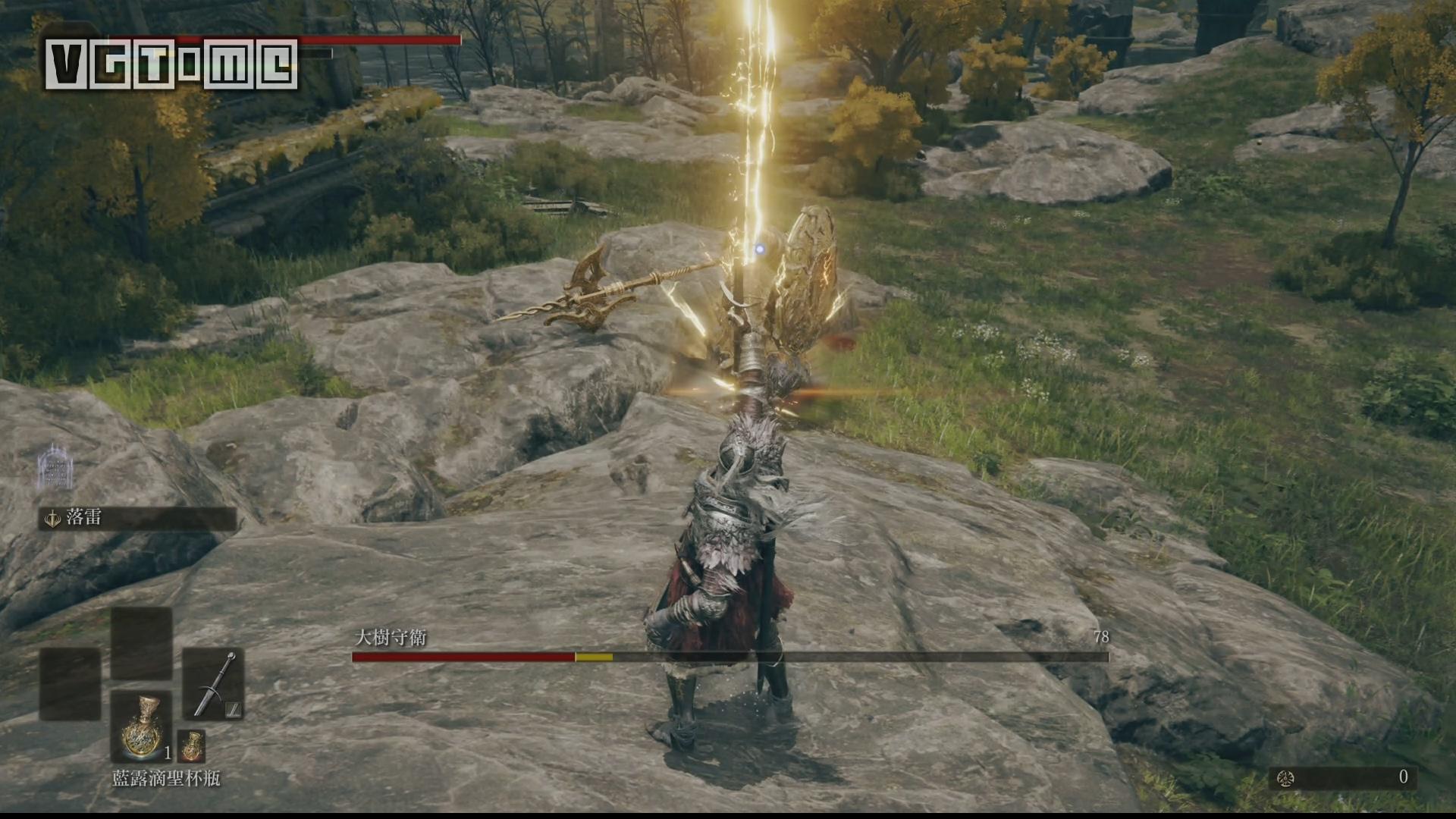The height and width of the screenshot is (819, 1456).
Task: Click the VGTime watermark logo
Action: click(x=171, y=64)
